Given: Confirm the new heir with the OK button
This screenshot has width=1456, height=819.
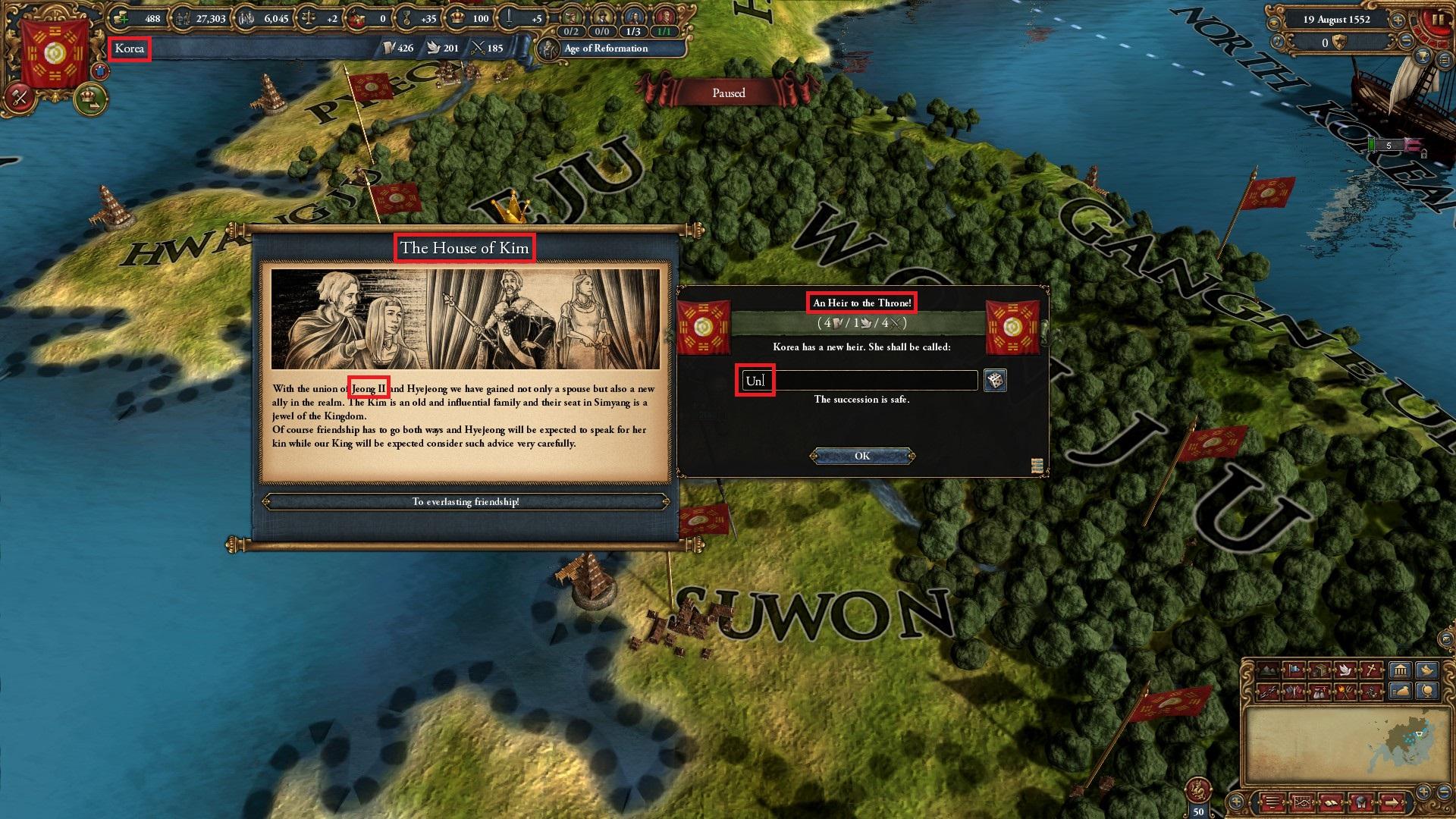Looking at the screenshot, I should [x=862, y=456].
